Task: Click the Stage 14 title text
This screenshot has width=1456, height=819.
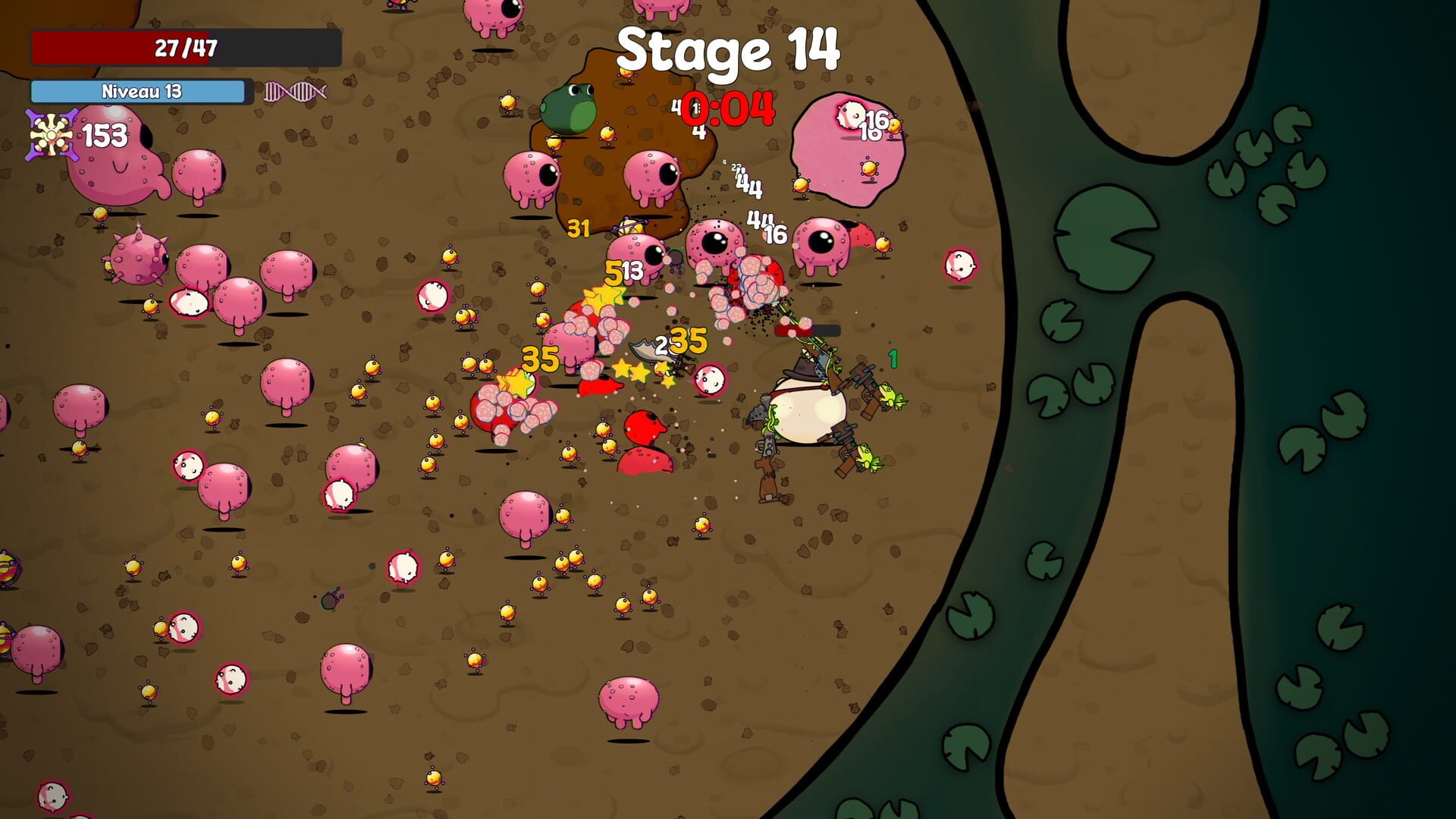Action: (x=726, y=52)
